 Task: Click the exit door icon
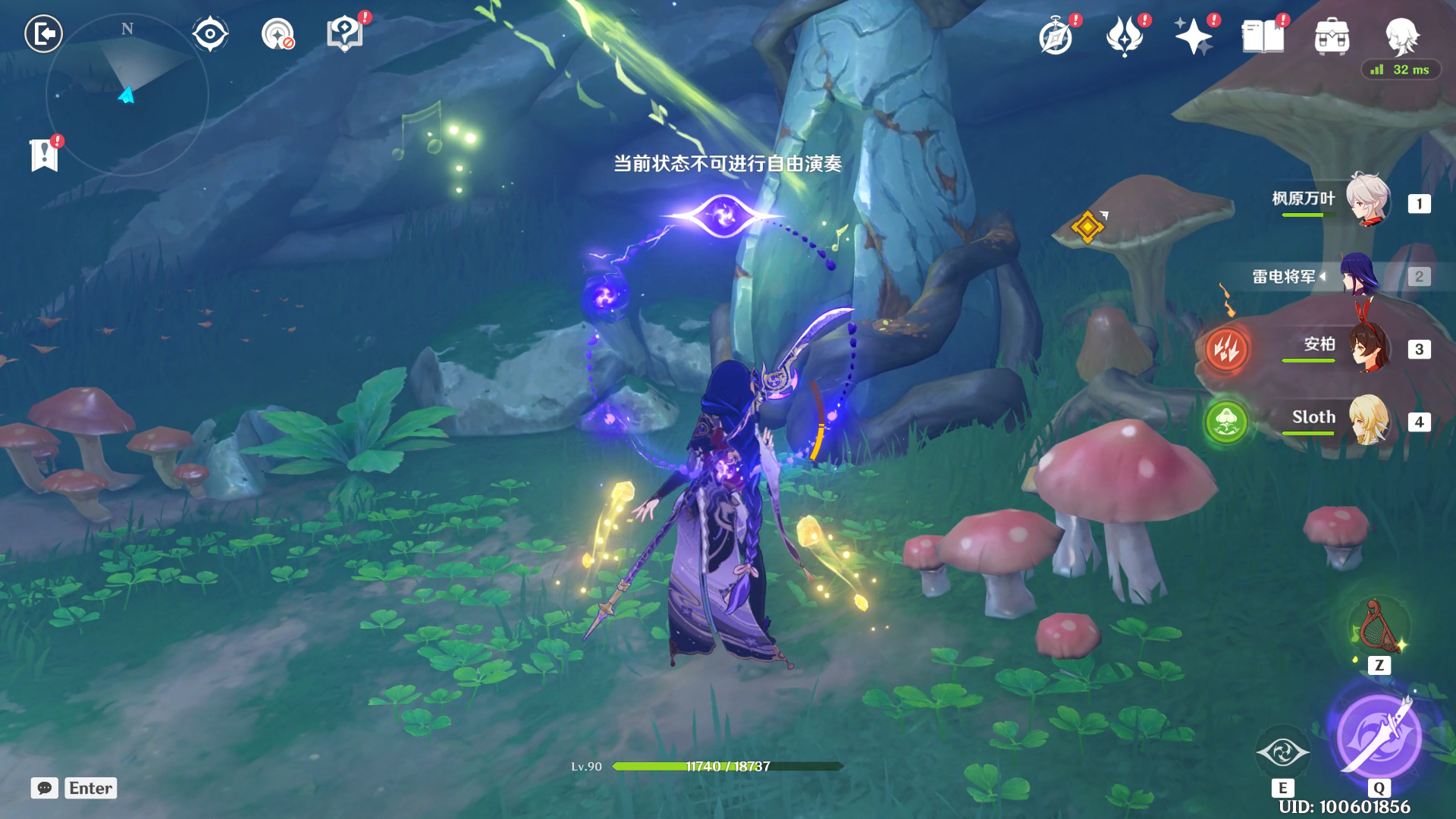click(x=43, y=34)
